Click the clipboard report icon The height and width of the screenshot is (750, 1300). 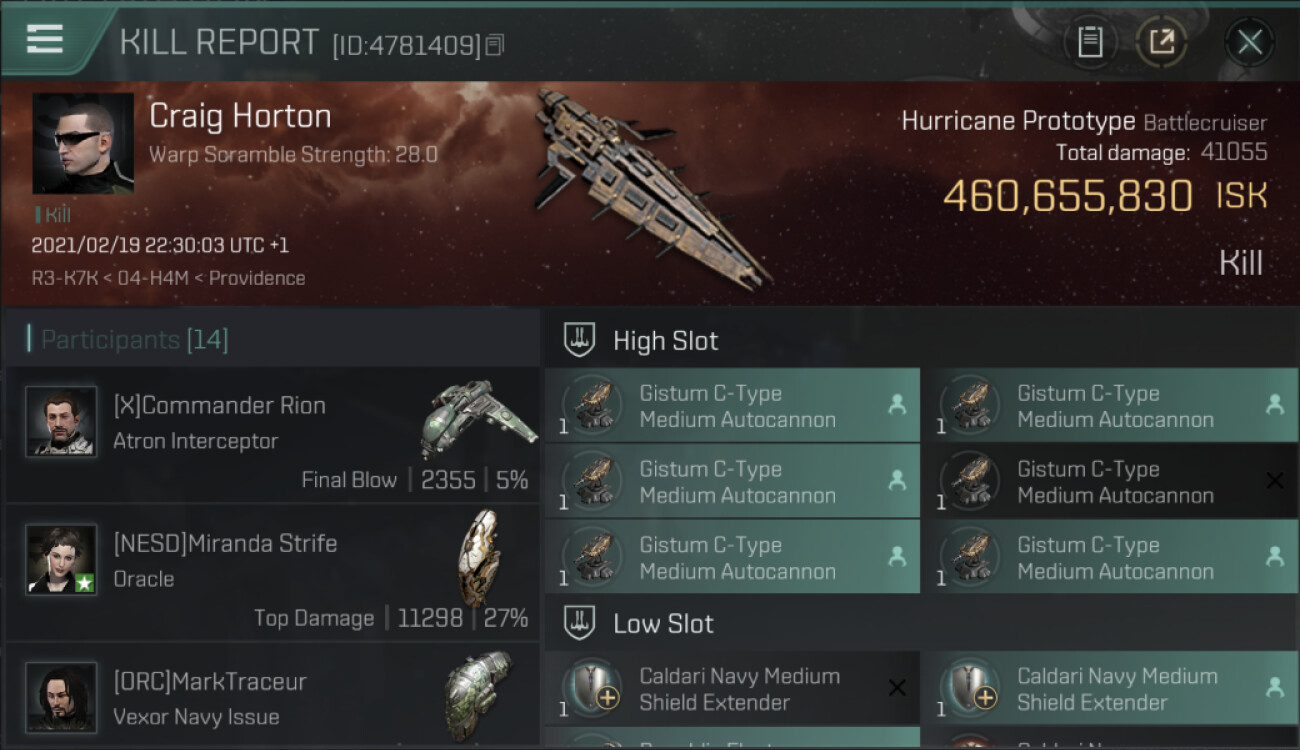[1090, 42]
